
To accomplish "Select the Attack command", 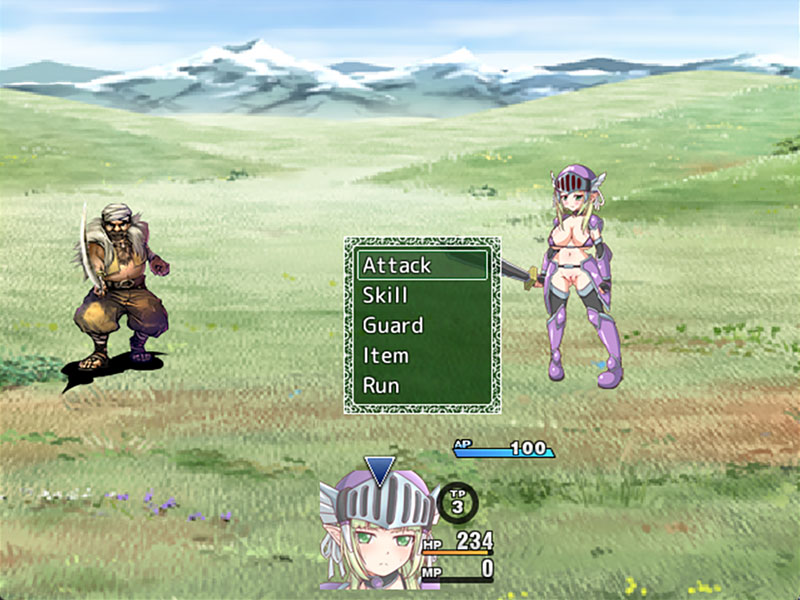I will 422,265.
